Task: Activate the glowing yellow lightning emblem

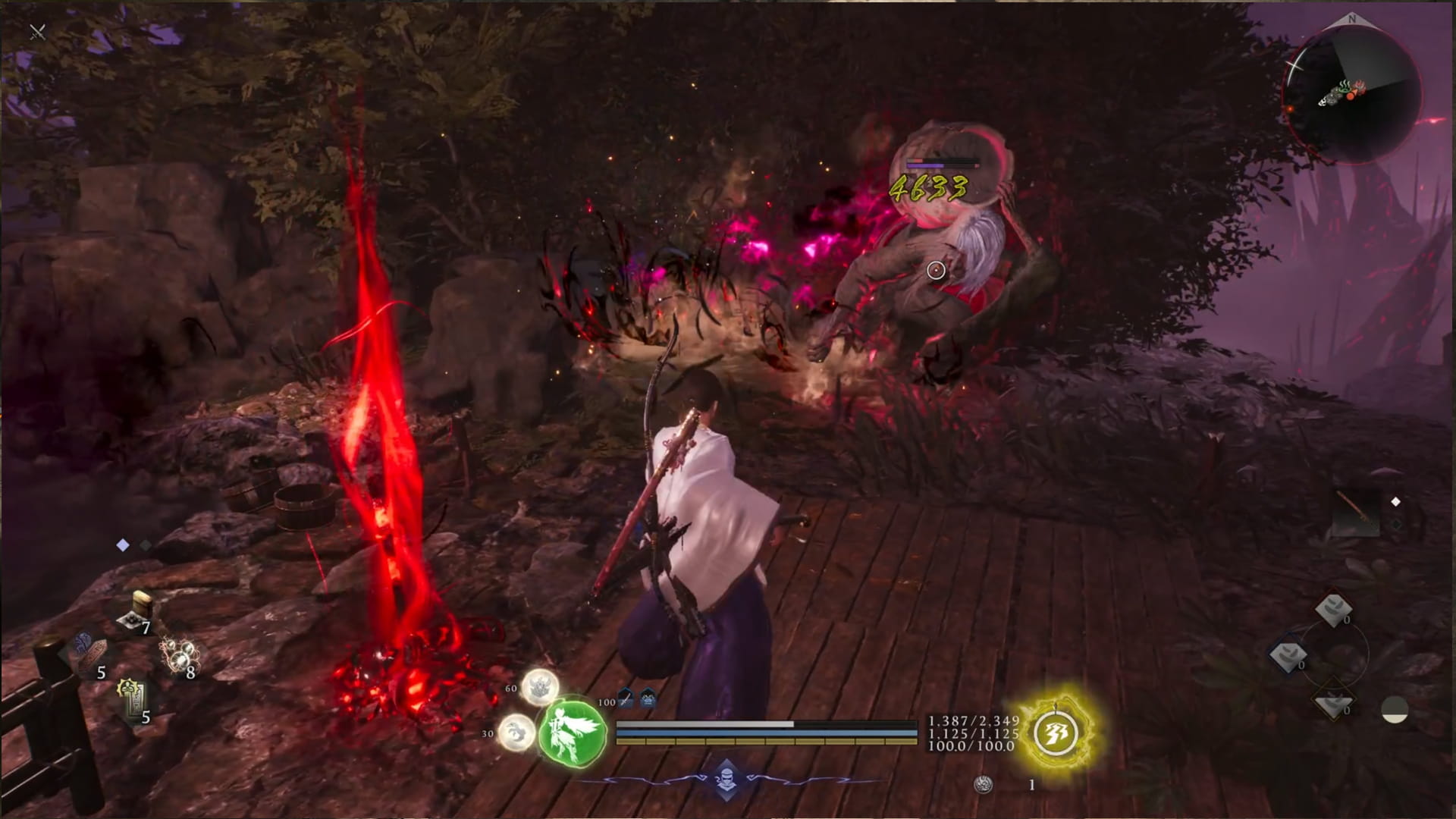Action: click(1057, 733)
